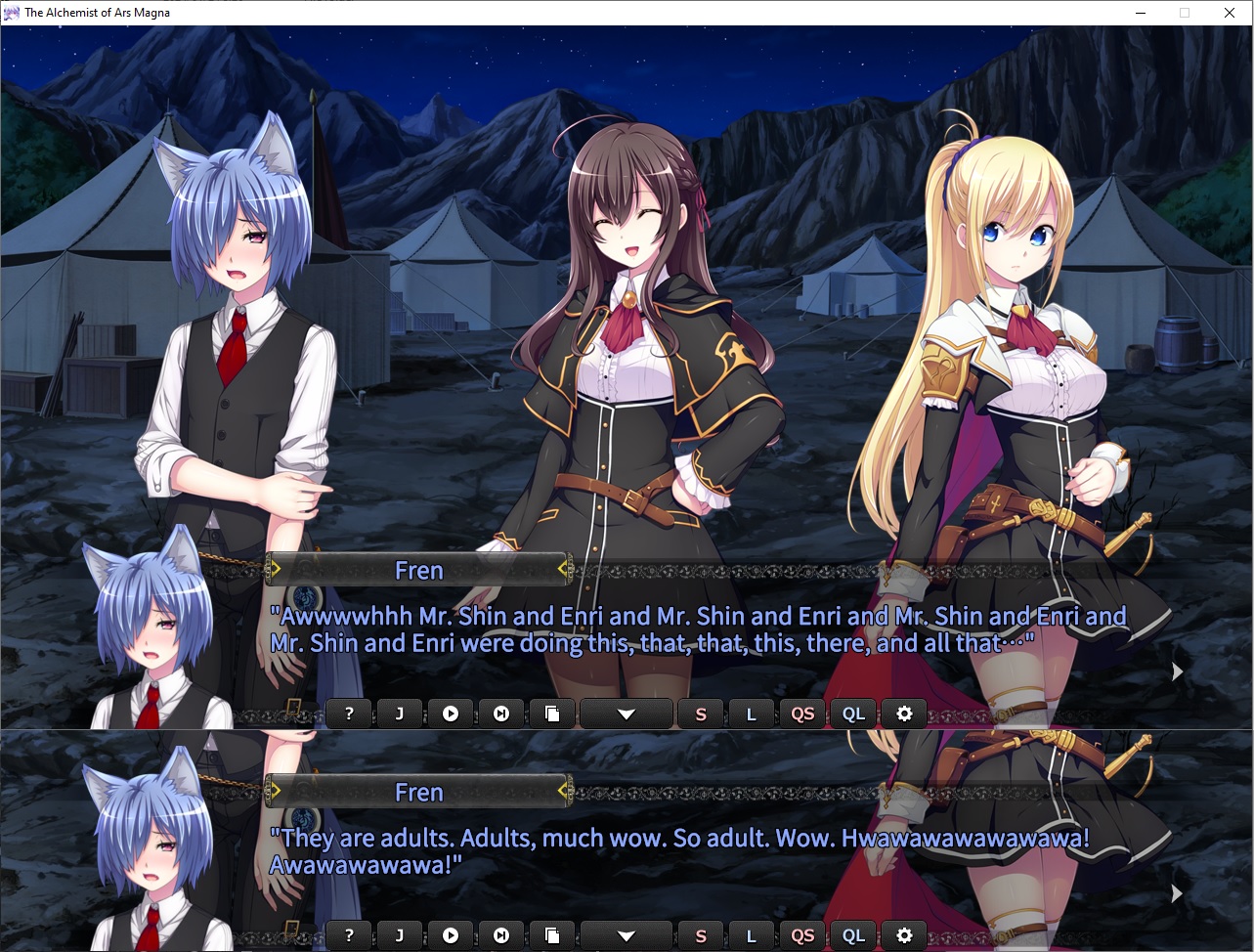Hide the "They are adults" dialogue box with down-arrow button
Screen dimensions: 1254x952
pos(627,935)
